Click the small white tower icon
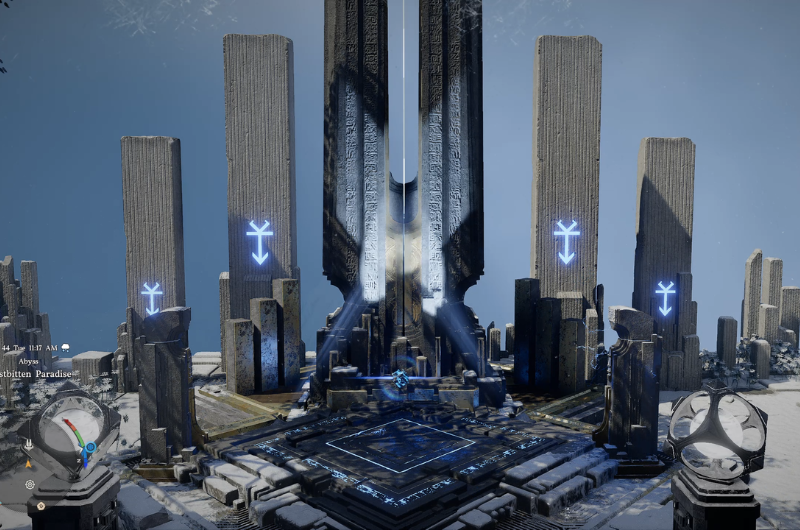 tap(28, 444)
